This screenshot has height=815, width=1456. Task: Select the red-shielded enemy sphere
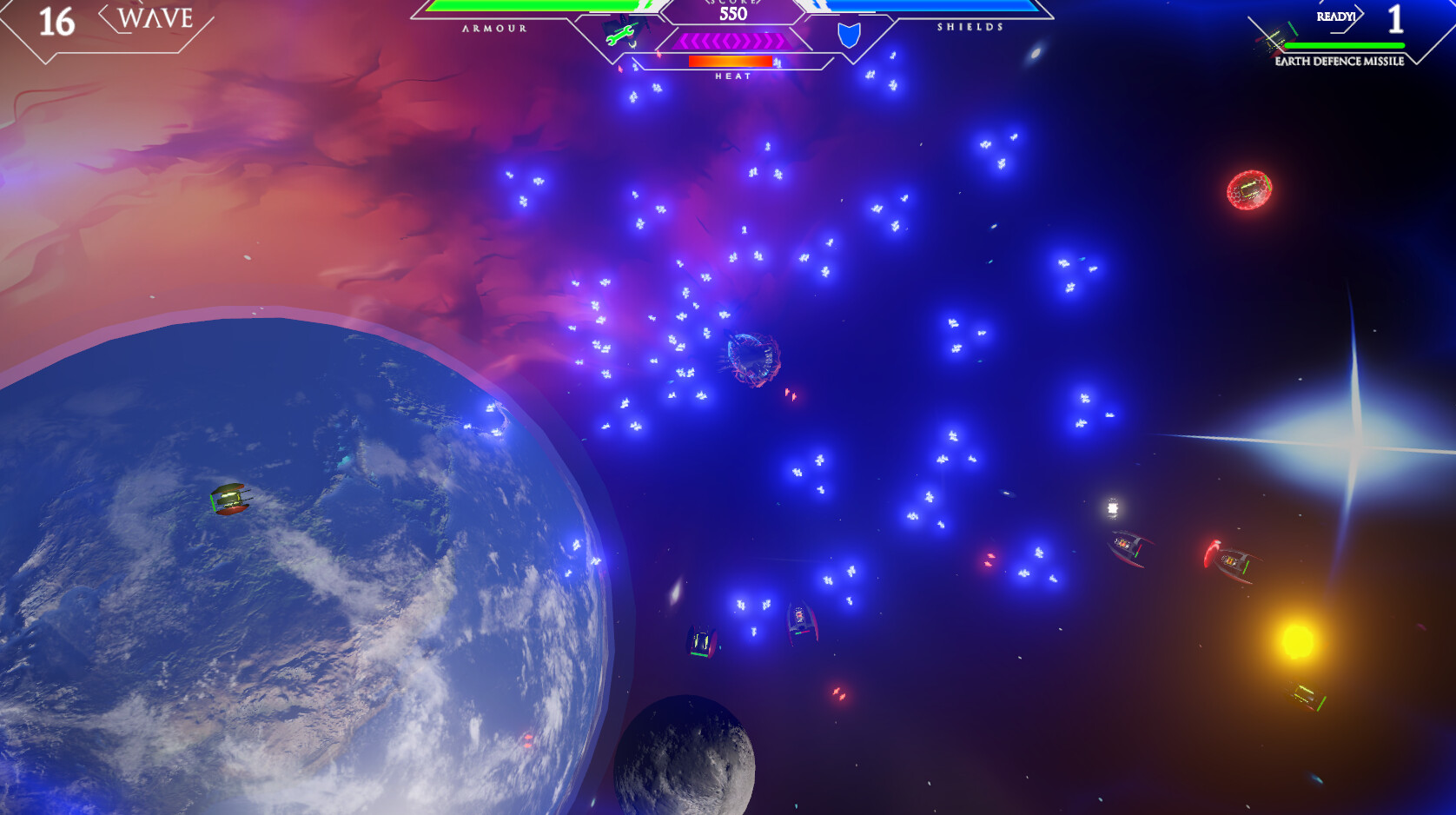1249,190
